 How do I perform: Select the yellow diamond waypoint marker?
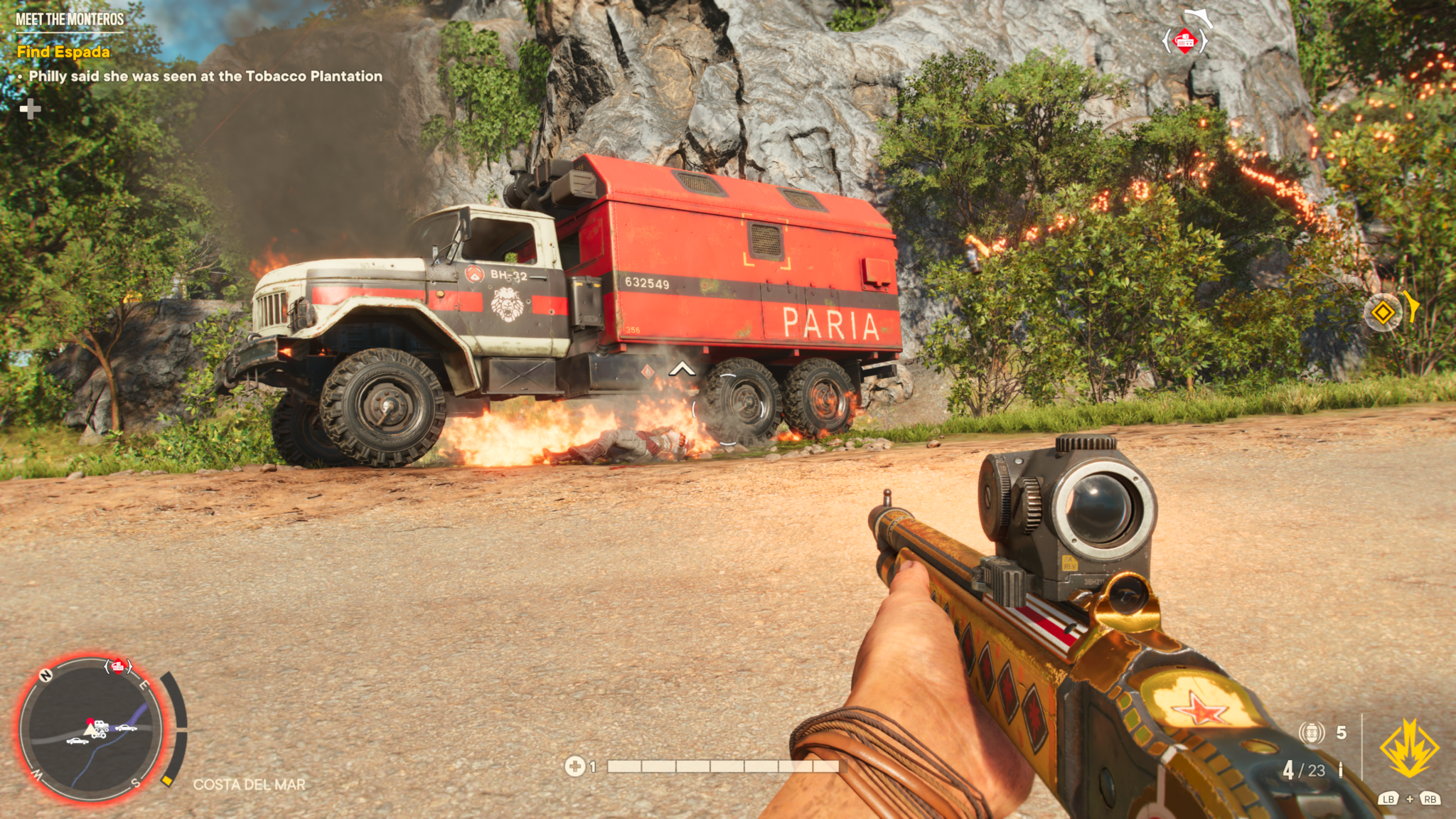click(1383, 312)
